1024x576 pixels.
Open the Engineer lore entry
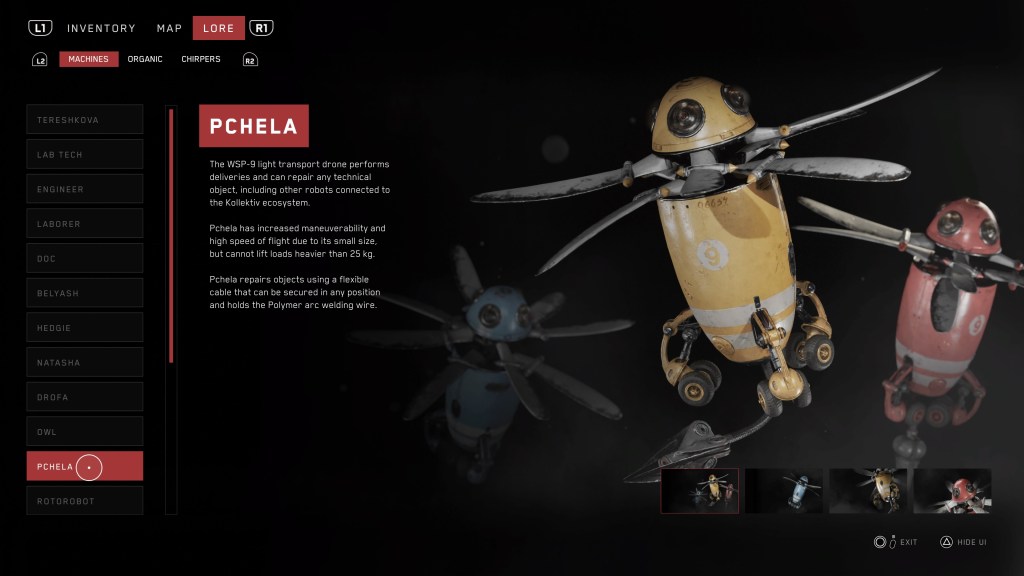(85, 189)
